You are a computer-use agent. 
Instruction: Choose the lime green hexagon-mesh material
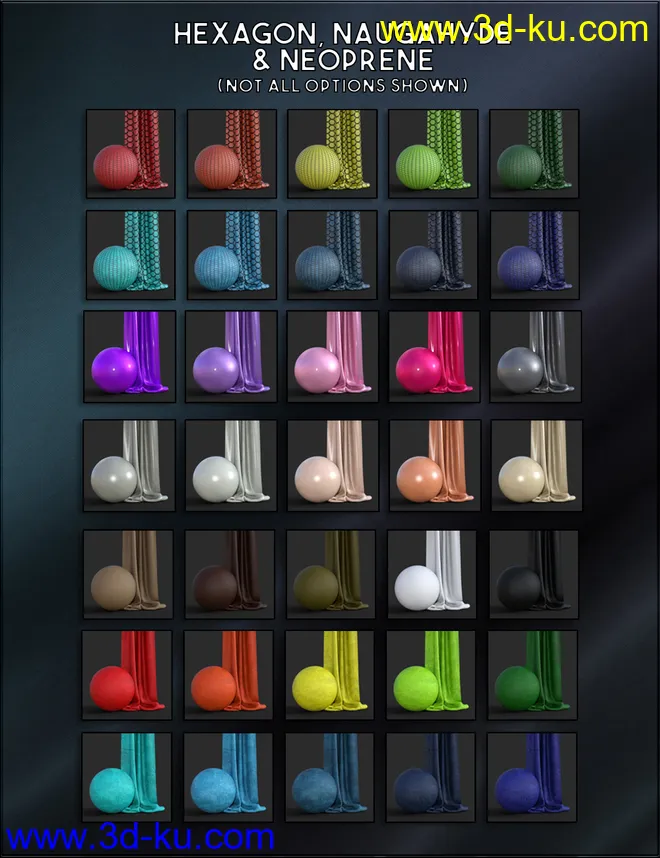(x=433, y=154)
